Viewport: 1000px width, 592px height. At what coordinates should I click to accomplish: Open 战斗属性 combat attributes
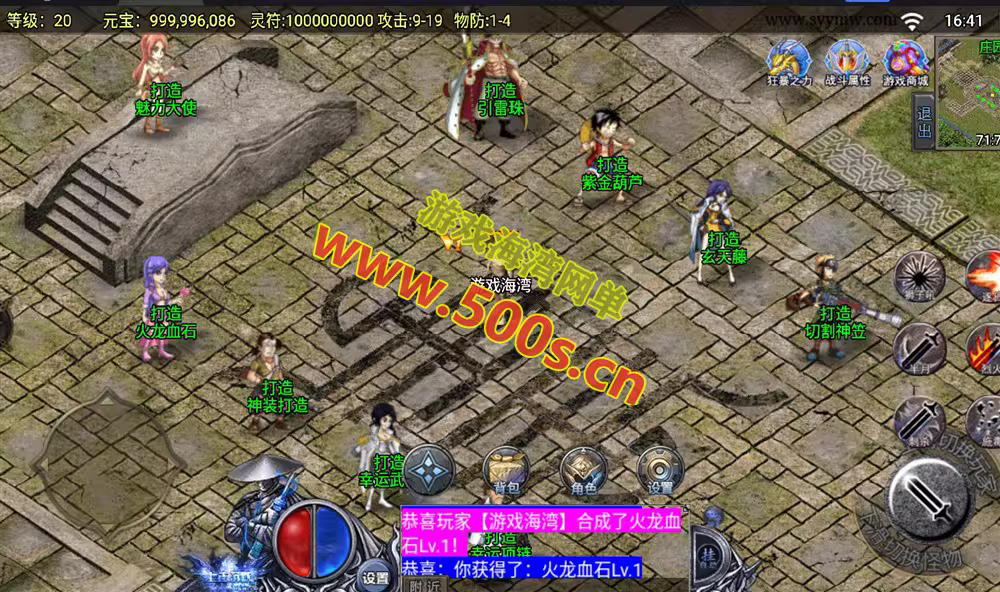click(847, 62)
